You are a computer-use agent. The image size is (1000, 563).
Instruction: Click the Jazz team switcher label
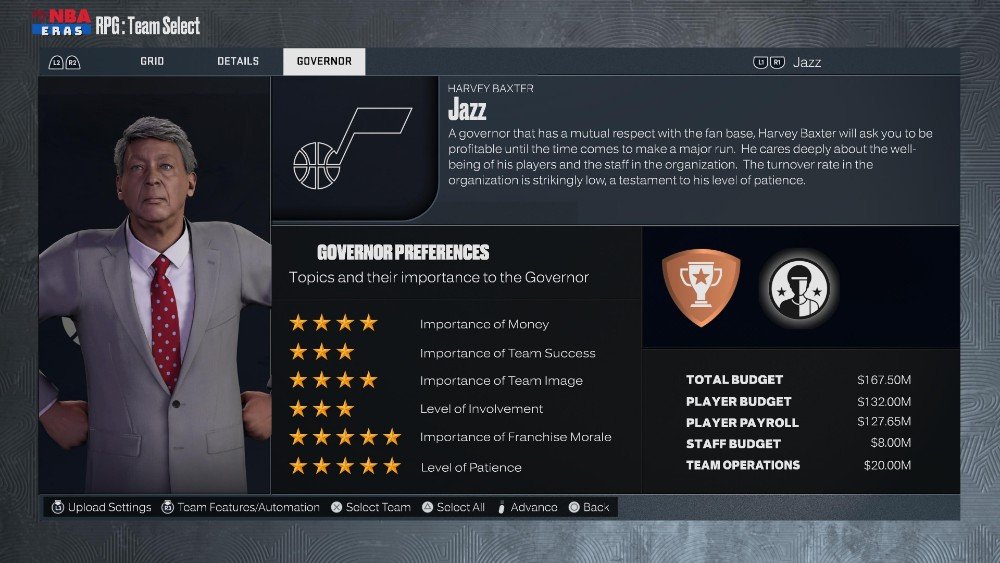807,62
